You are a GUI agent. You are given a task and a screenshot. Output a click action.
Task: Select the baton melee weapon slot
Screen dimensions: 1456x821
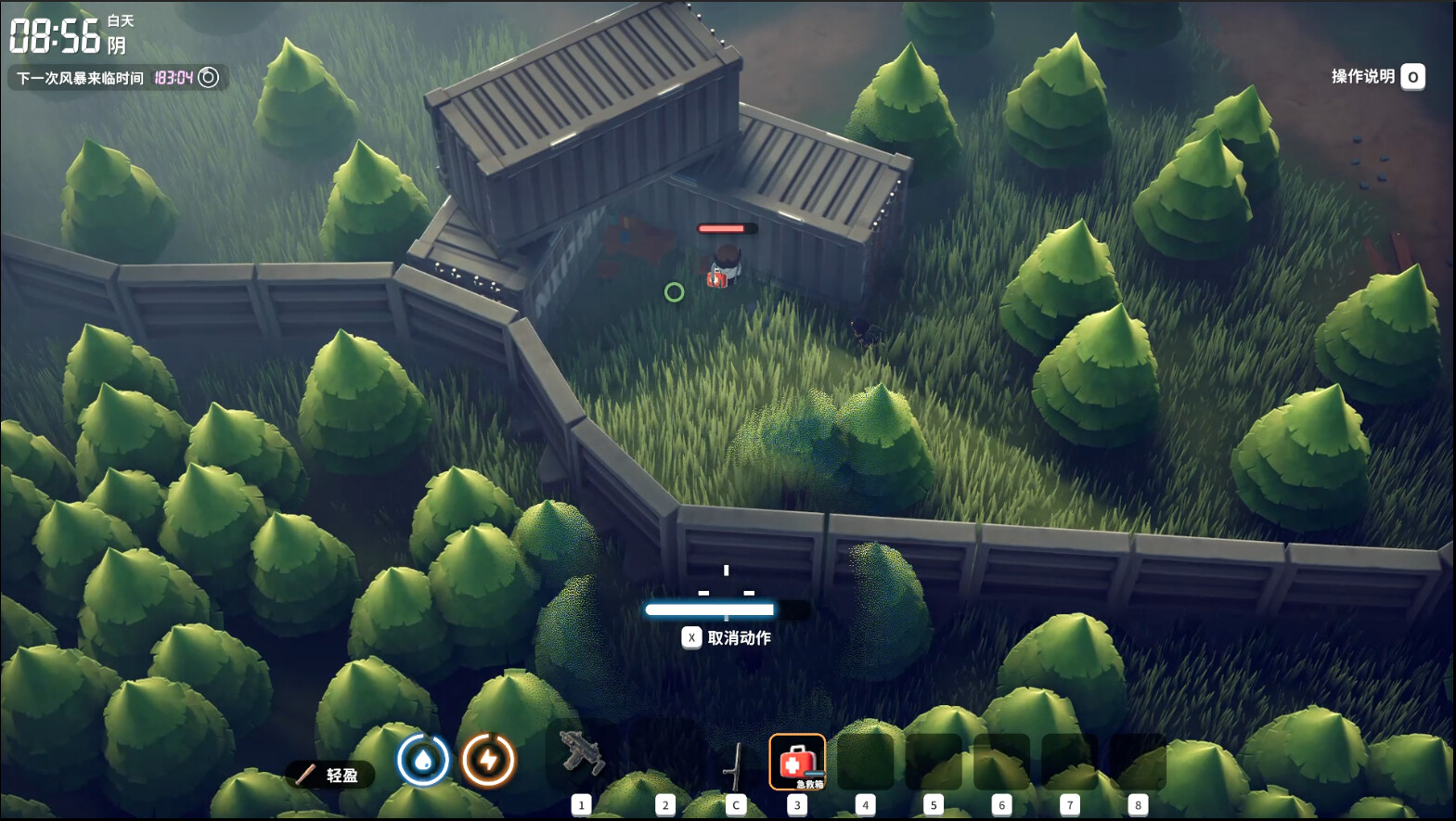pos(735,764)
